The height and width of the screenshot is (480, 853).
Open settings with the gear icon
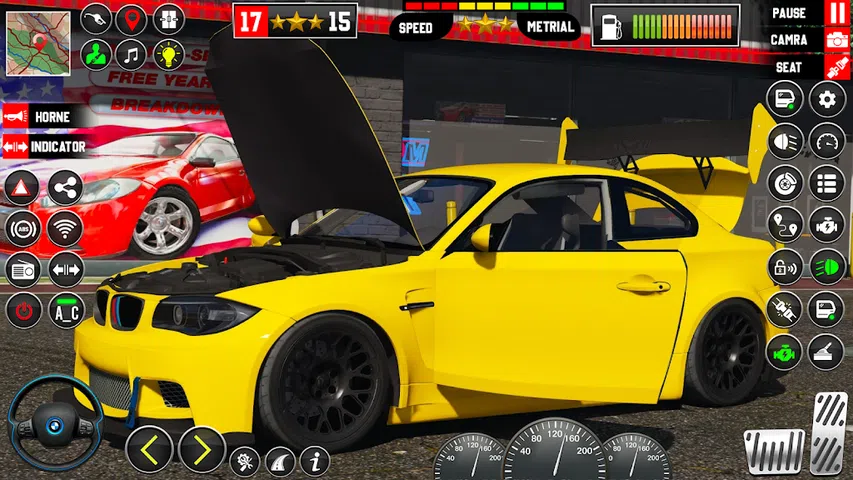coord(827,99)
